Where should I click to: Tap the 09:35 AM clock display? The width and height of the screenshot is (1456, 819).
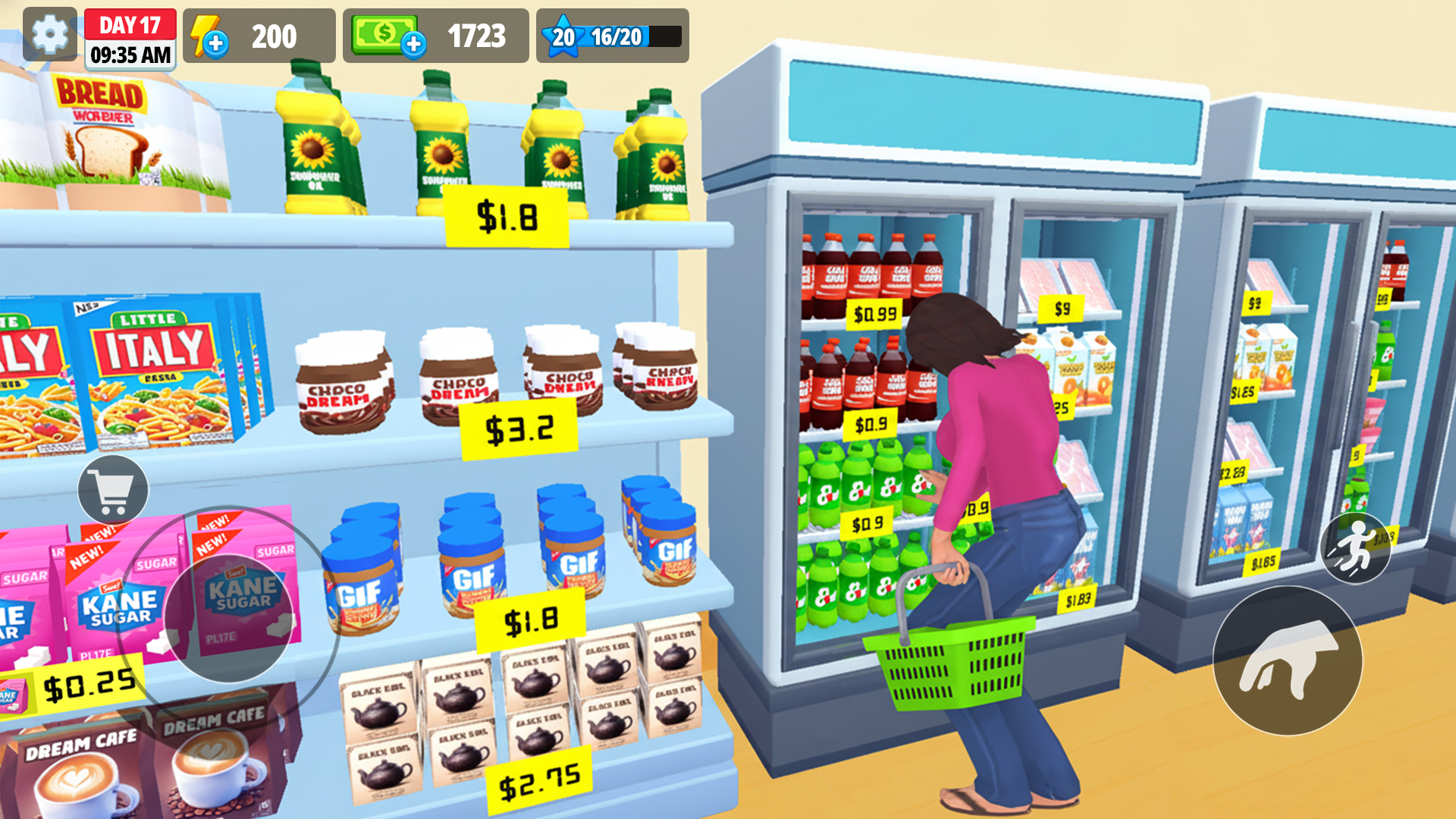coord(130,55)
